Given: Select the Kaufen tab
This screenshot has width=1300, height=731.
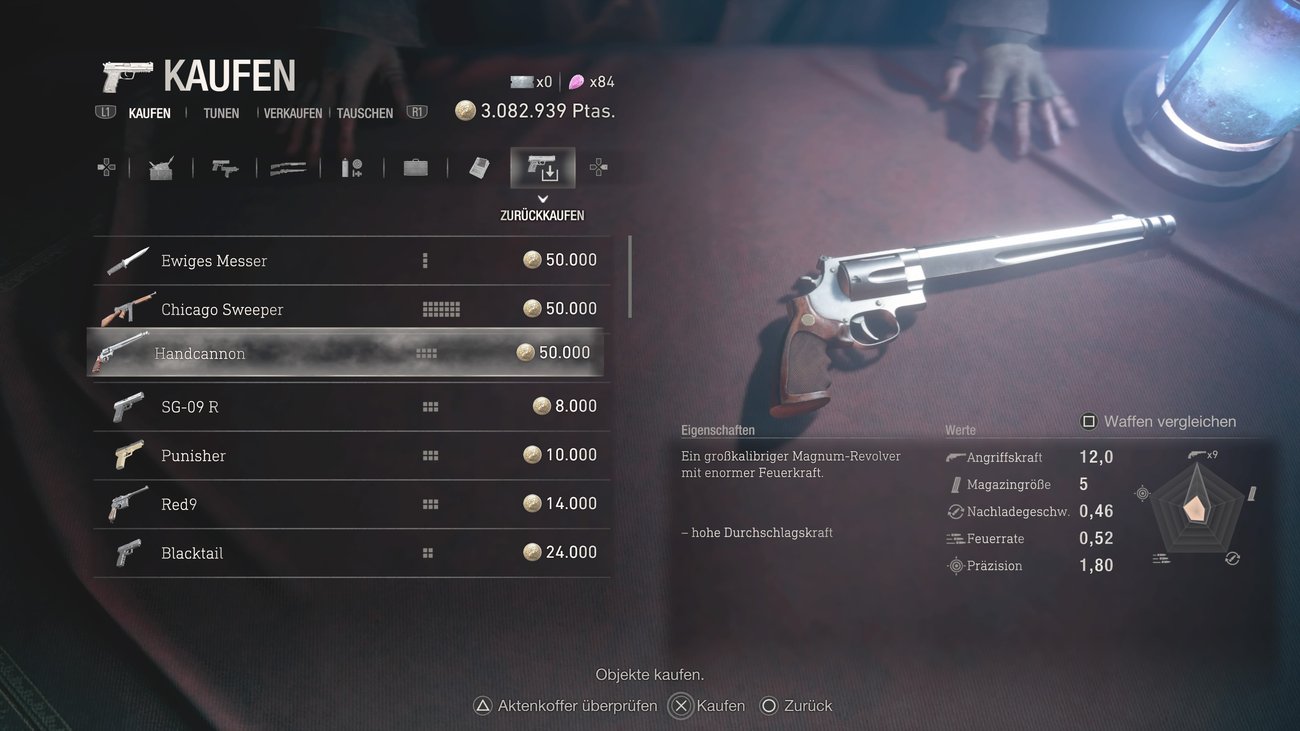Looking at the screenshot, I should pyautogui.click(x=149, y=113).
